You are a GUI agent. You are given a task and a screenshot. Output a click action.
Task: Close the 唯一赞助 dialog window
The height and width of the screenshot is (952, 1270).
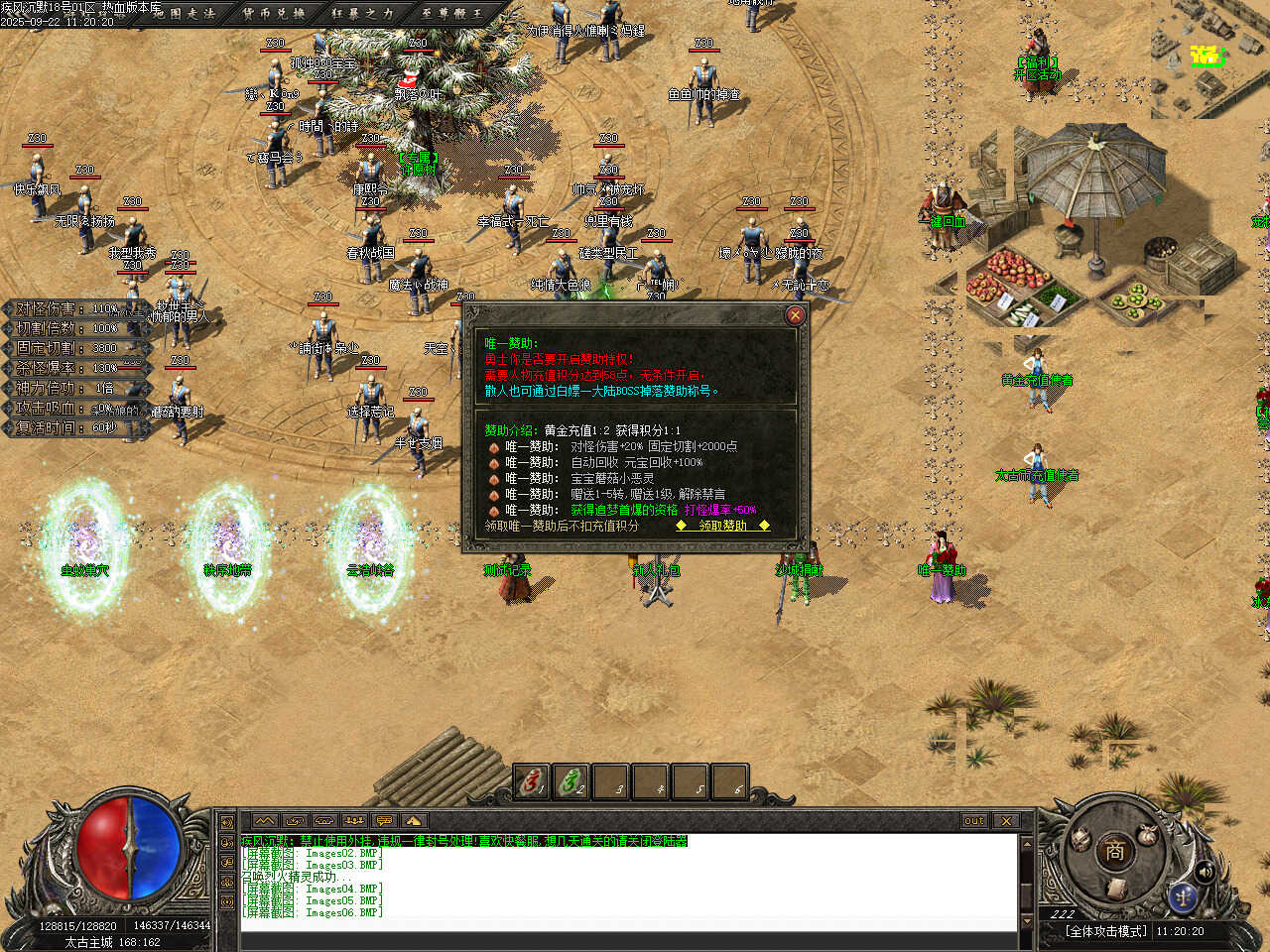(x=795, y=315)
